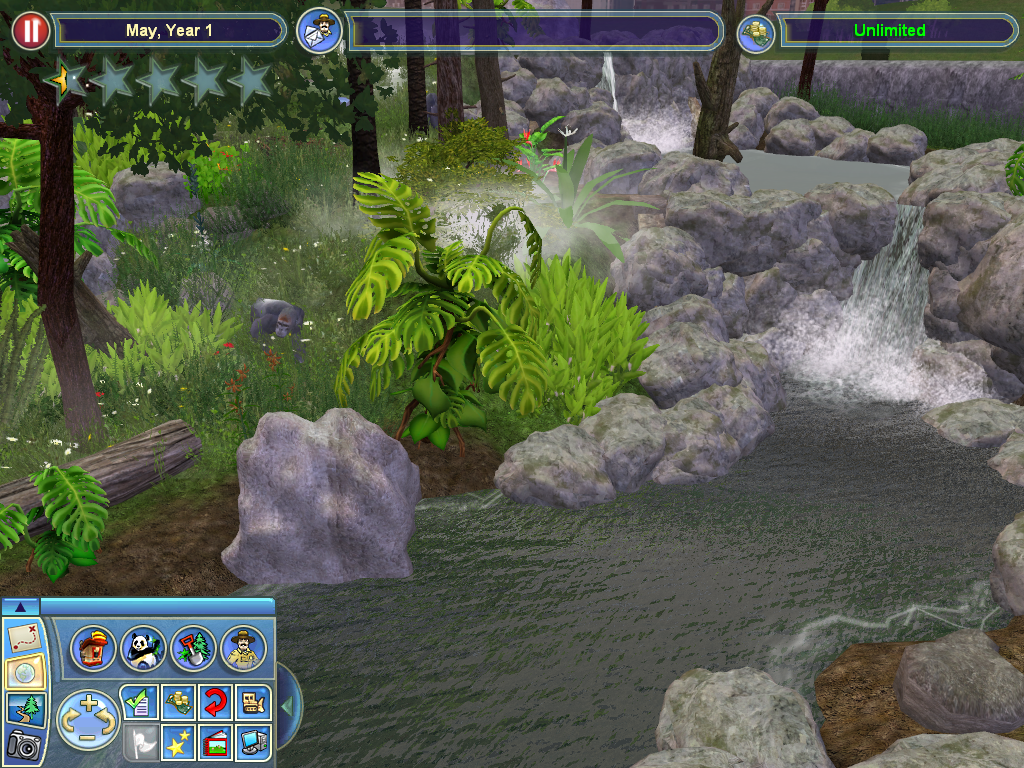Open the red photo album
This screenshot has height=768, width=1024.
[214, 743]
